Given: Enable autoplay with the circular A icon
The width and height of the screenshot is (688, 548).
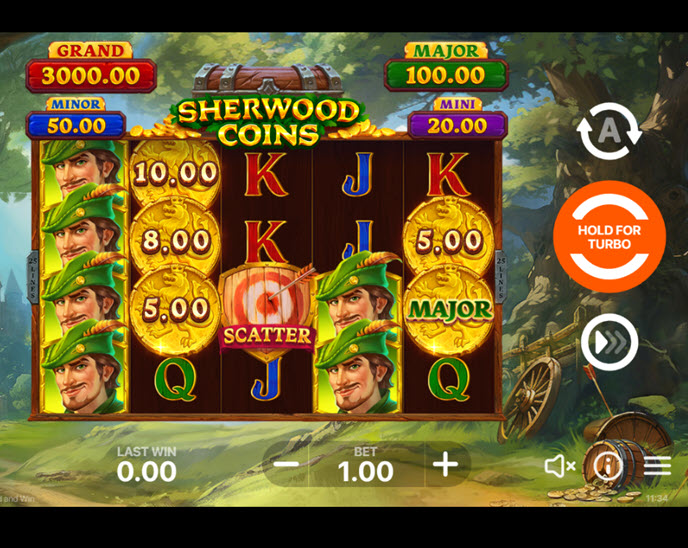Looking at the screenshot, I should tap(609, 131).
